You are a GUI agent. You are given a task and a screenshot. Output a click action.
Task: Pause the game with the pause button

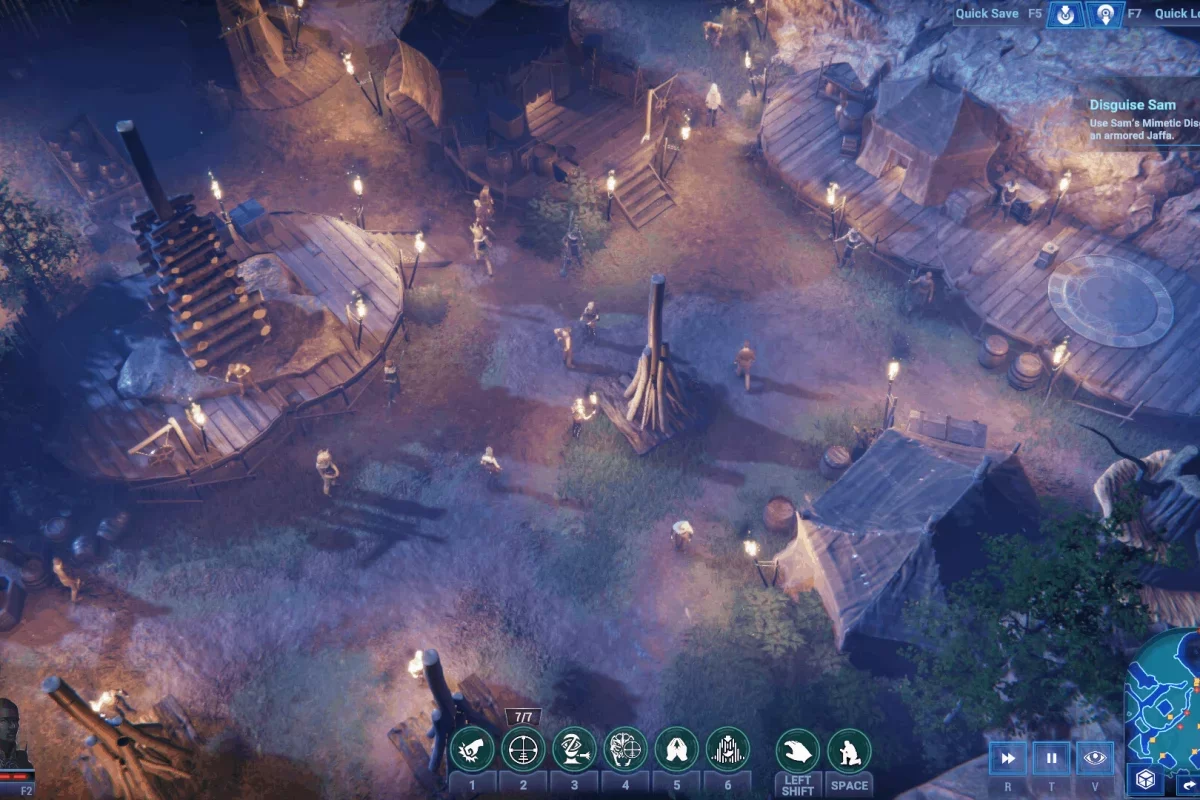click(x=1052, y=758)
